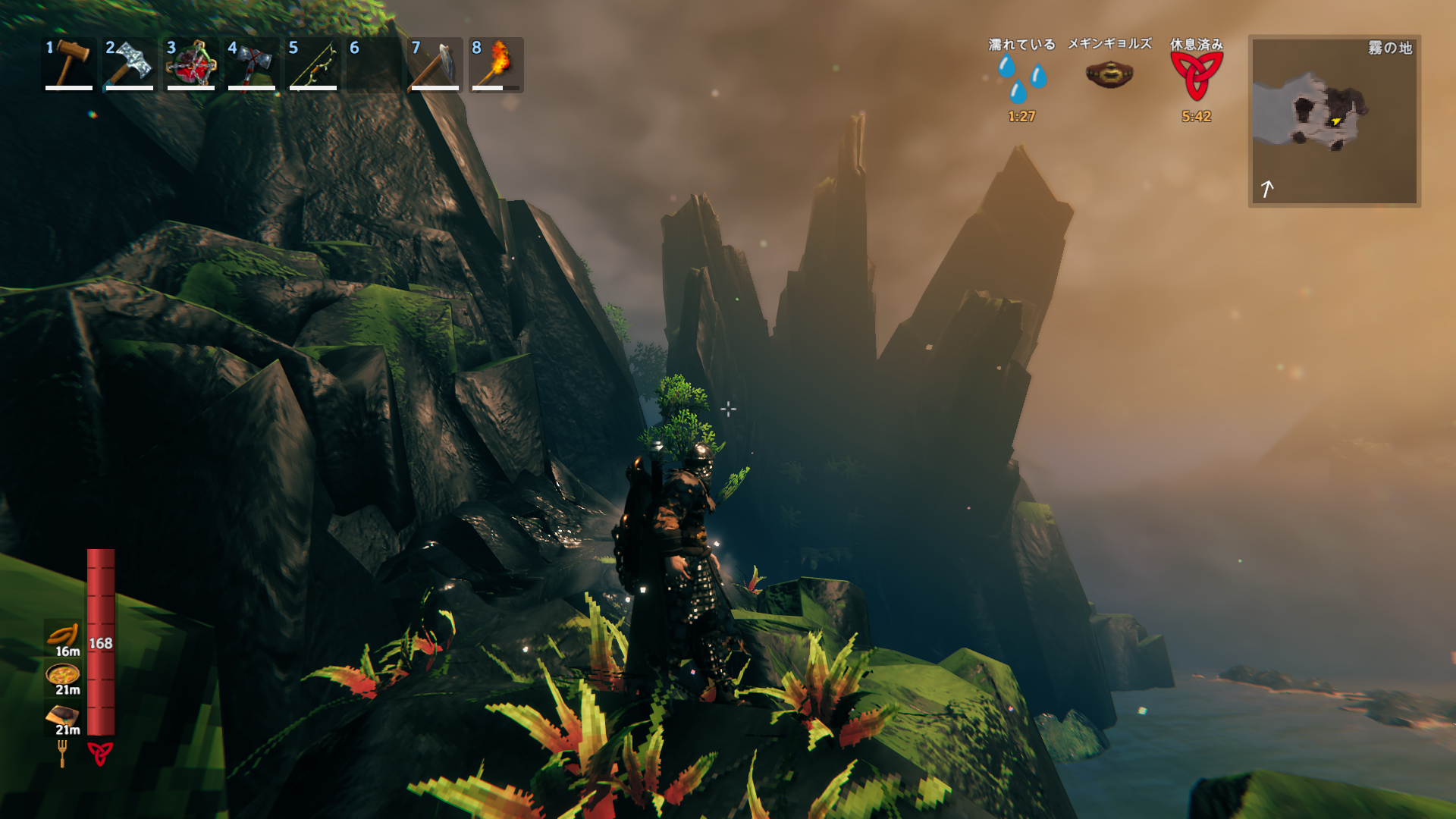Click the stew bowl food icon
The image size is (1456, 819).
[x=63, y=673]
